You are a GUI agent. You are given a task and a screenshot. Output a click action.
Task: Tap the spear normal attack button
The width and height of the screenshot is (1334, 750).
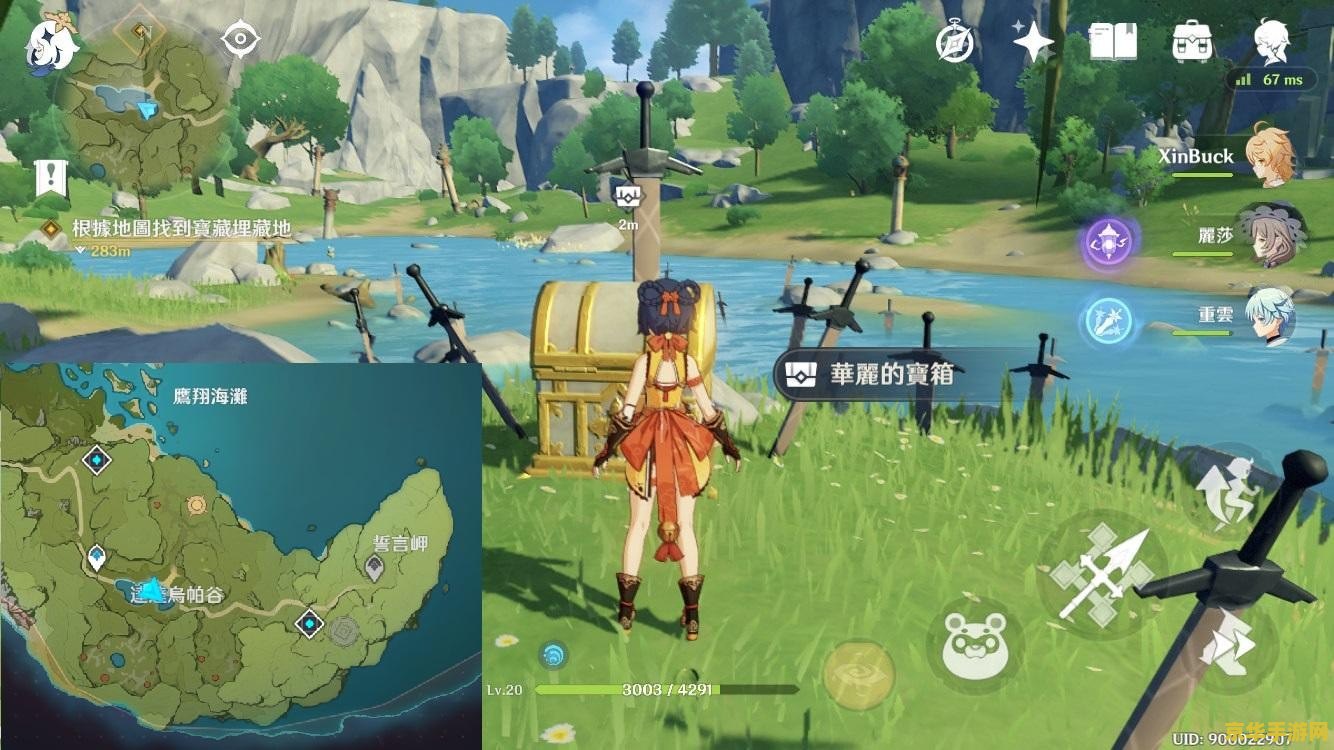tap(1100, 575)
